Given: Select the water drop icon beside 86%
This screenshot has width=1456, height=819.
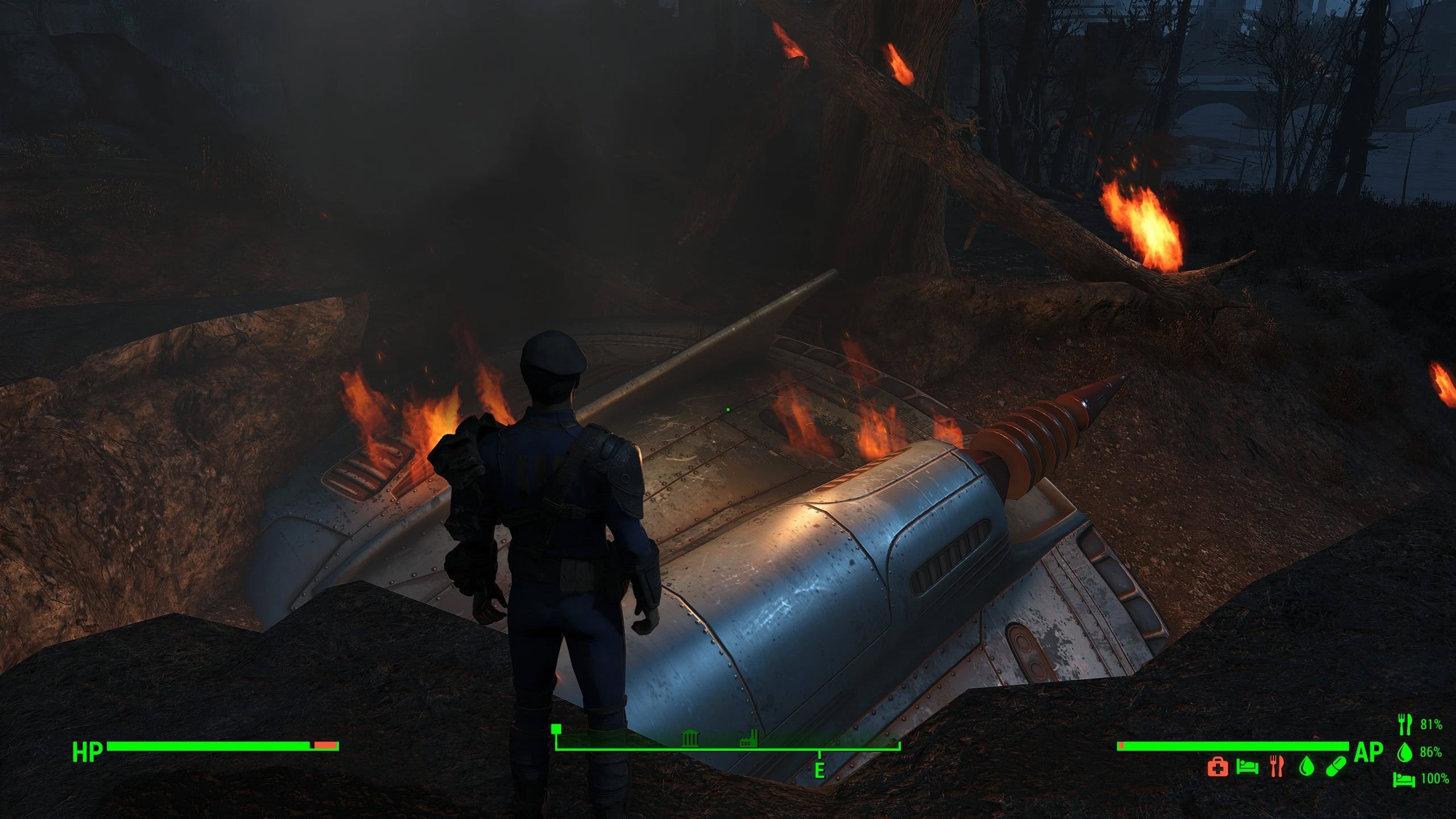Looking at the screenshot, I should [x=1405, y=752].
